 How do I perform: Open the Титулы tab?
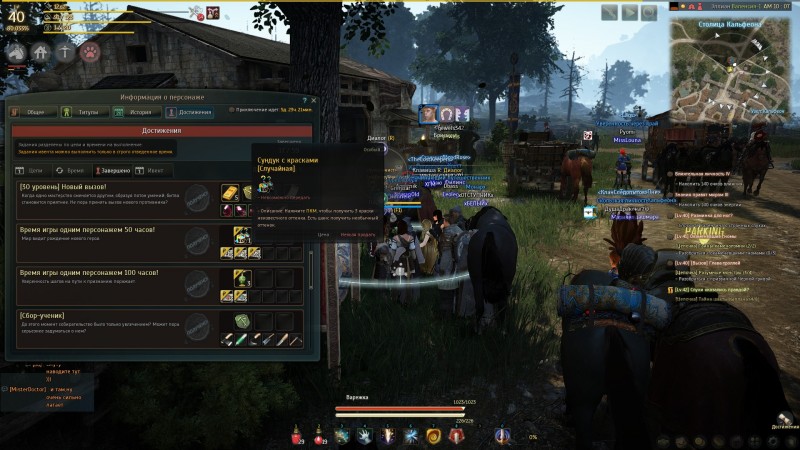[x=86, y=113]
